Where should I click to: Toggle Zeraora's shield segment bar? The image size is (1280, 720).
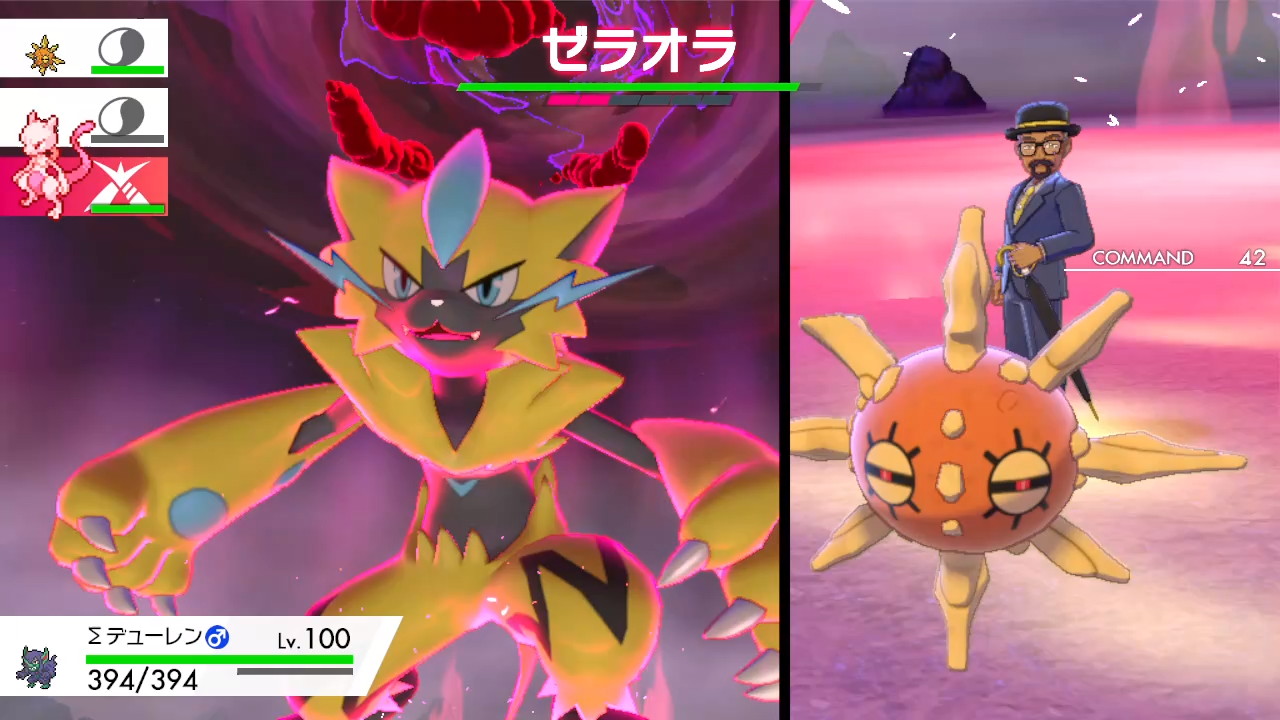pos(640,101)
